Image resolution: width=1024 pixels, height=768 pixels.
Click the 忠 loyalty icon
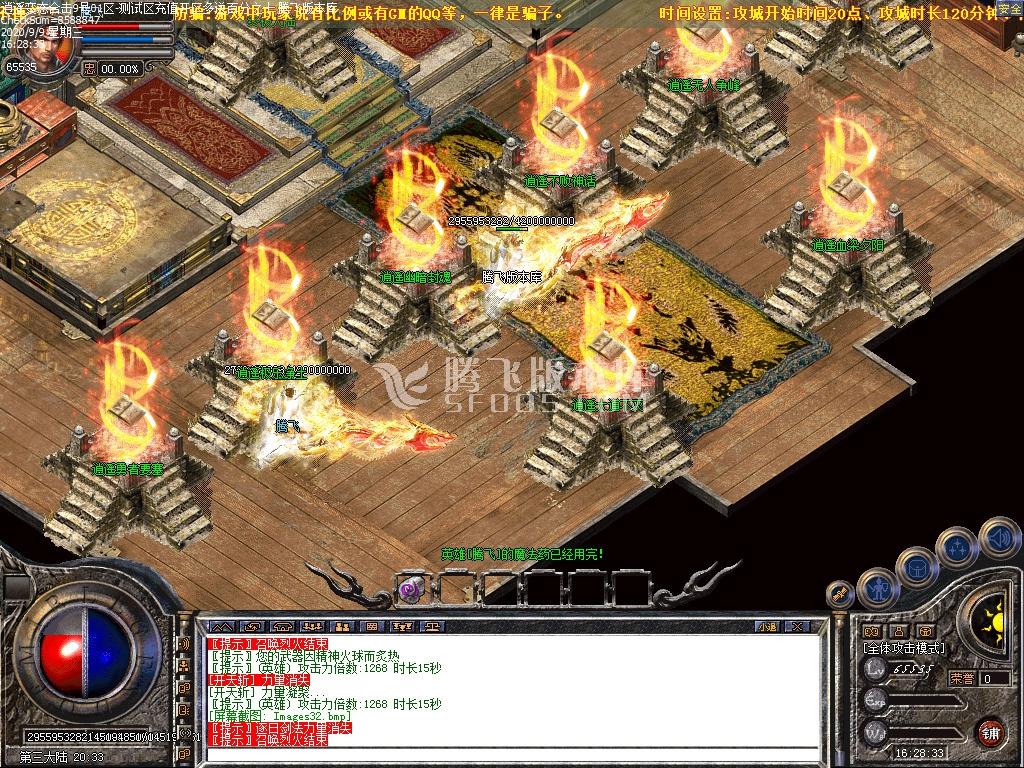[x=90, y=68]
